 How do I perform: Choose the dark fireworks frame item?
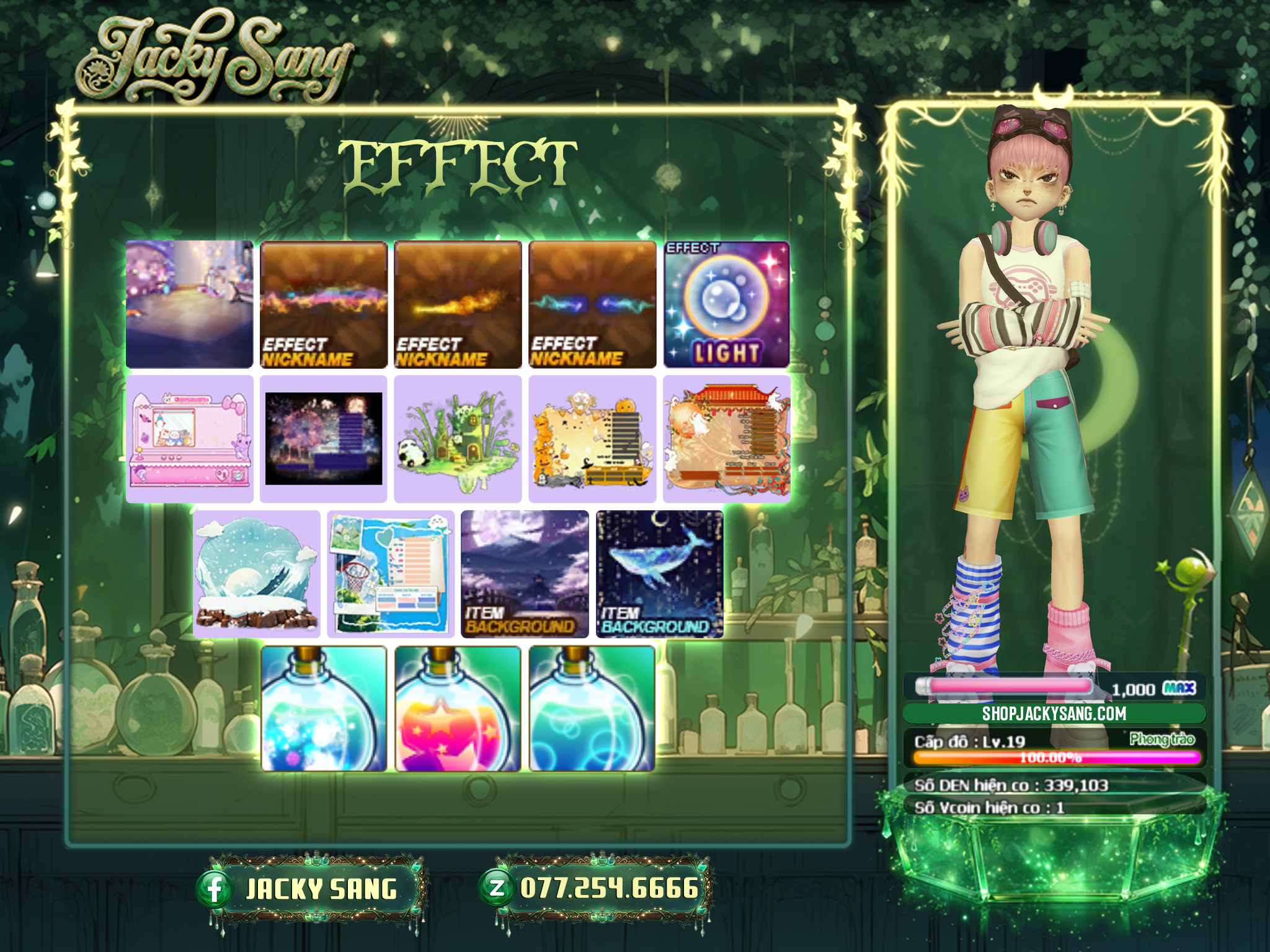coord(324,439)
